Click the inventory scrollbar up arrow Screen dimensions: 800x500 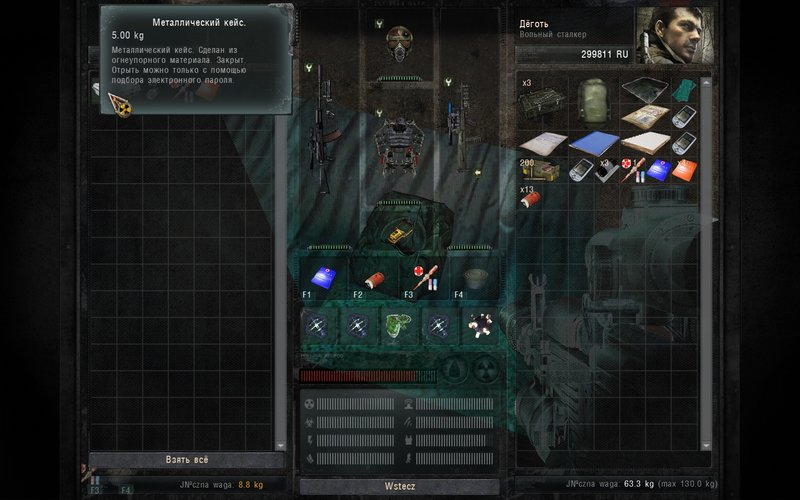tap(707, 80)
